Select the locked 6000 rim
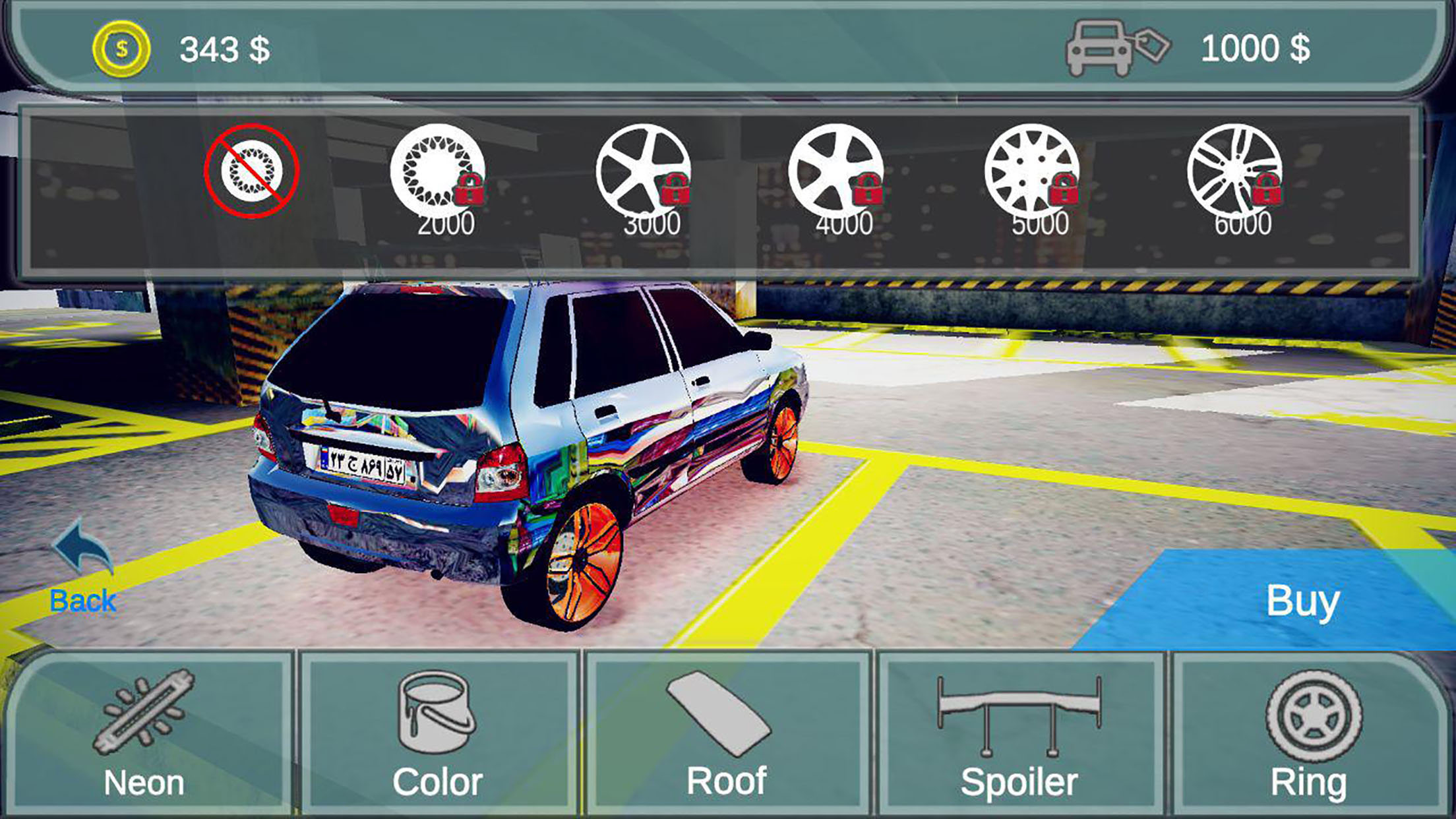Image resolution: width=1456 pixels, height=819 pixels. (1234, 173)
